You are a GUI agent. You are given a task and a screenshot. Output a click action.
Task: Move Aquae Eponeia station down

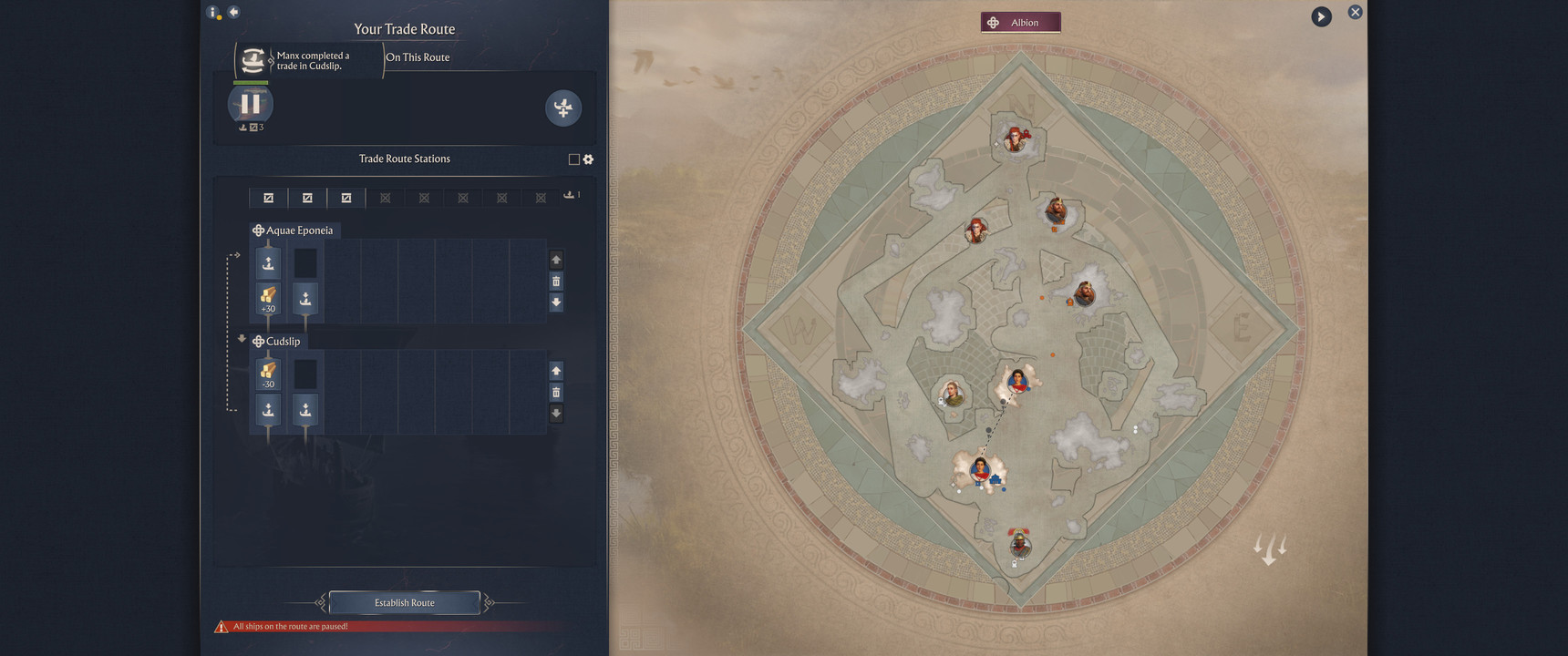point(556,302)
